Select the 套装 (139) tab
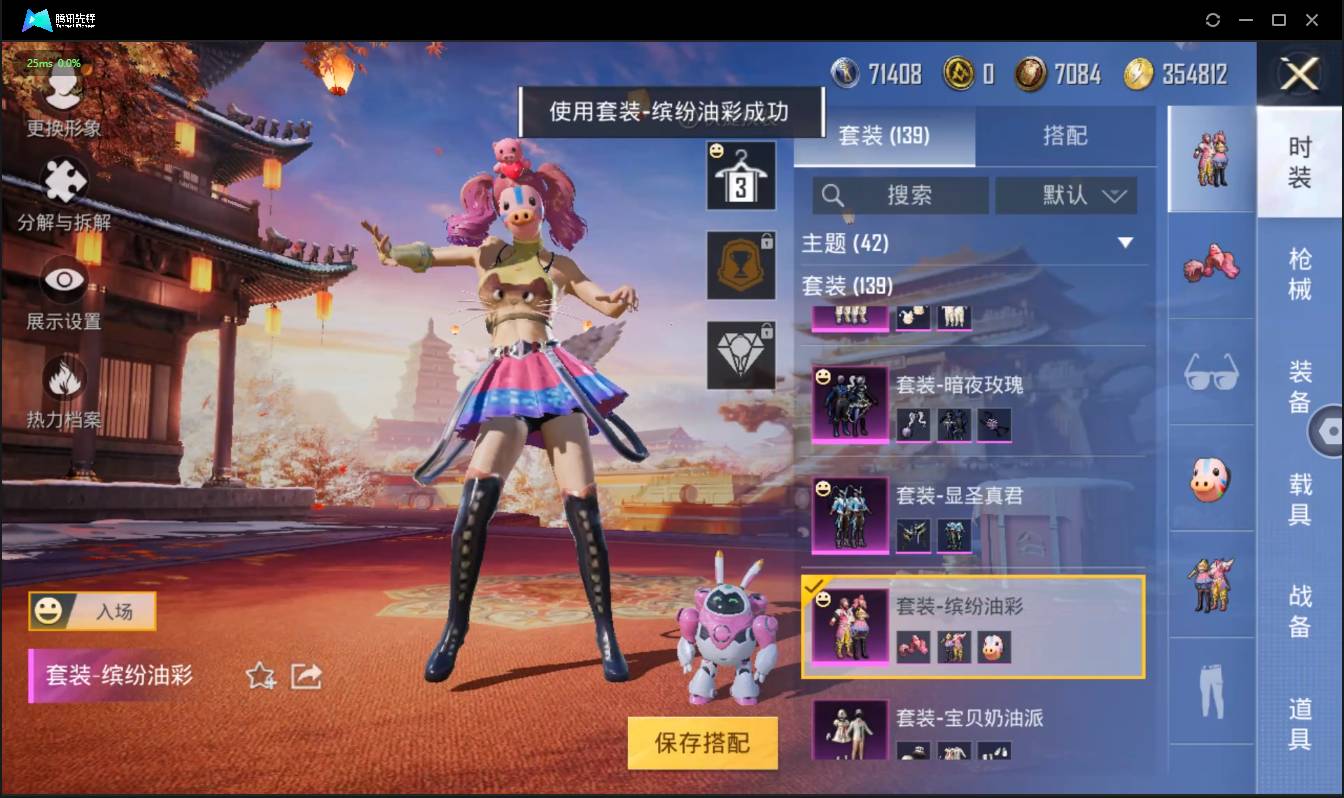This screenshot has height=798, width=1344. [886, 135]
